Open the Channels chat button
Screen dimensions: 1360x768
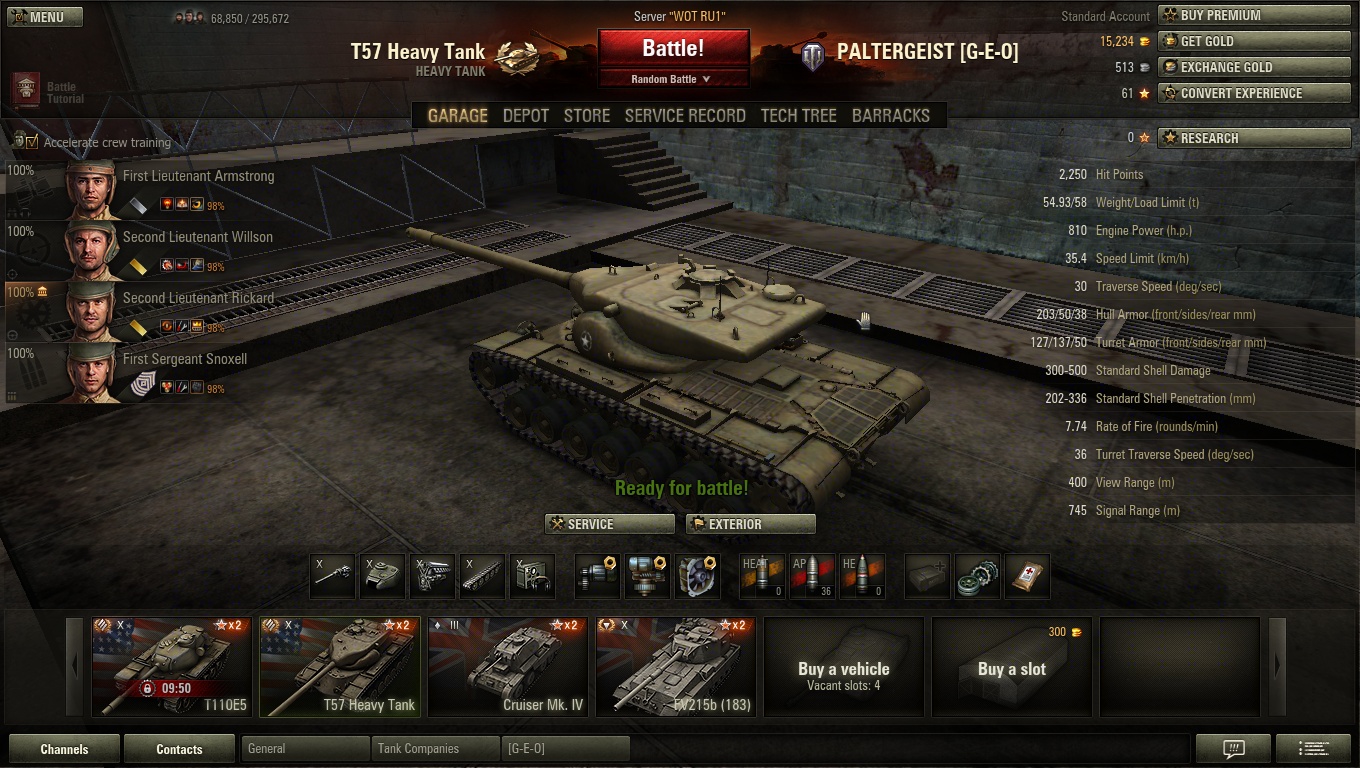pyautogui.click(x=64, y=749)
